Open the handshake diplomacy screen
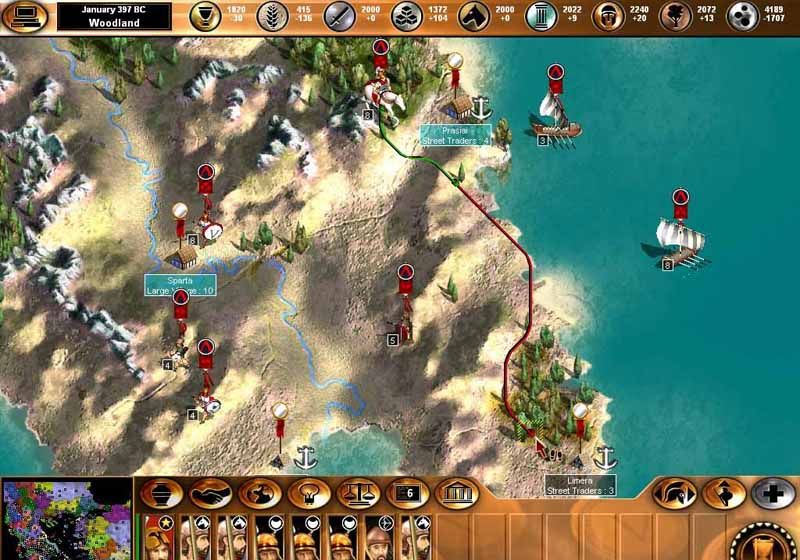800x560 pixels. pyautogui.click(x=211, y=493)
